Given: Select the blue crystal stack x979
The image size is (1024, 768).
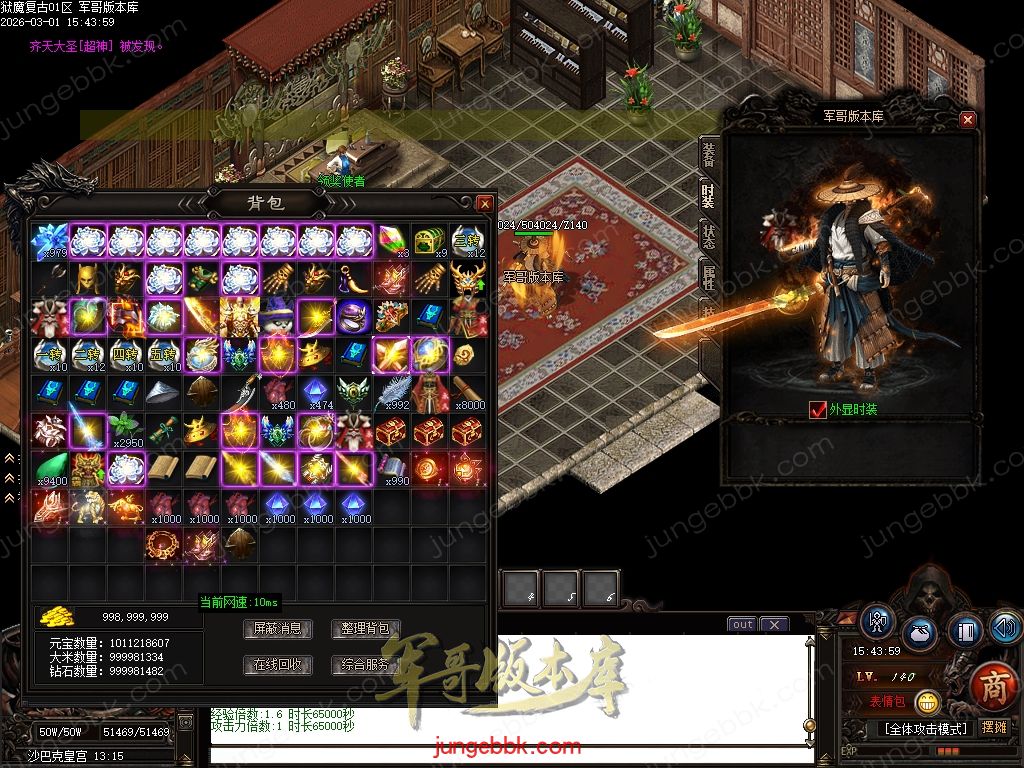Looking at the screenshot, I should [x=49, y=242].
